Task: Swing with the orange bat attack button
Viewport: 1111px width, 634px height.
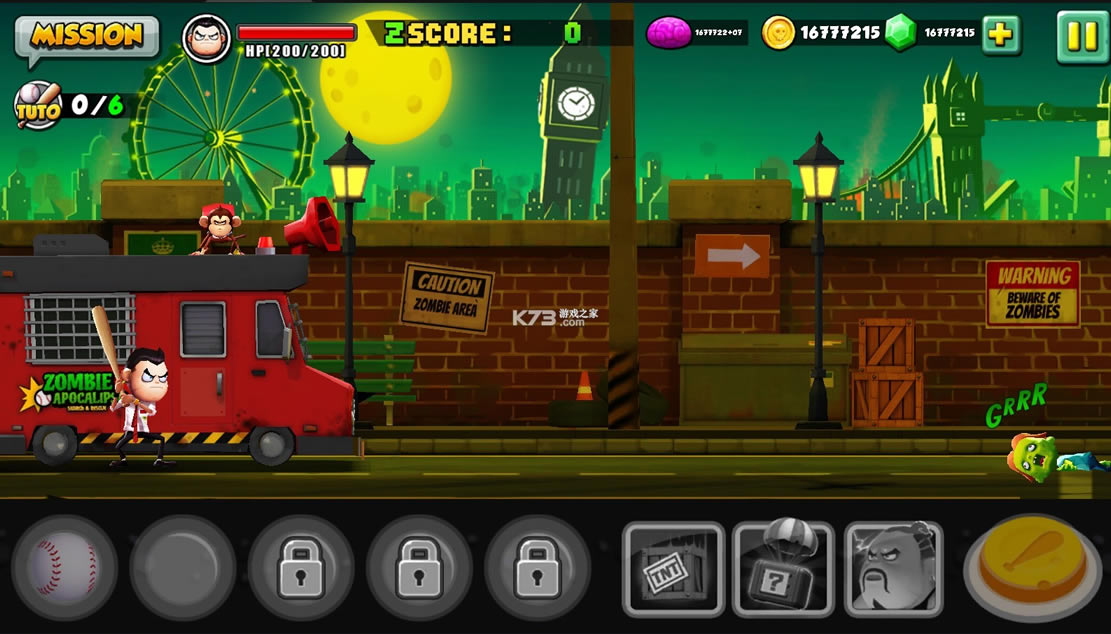Action: (1030, 565)
